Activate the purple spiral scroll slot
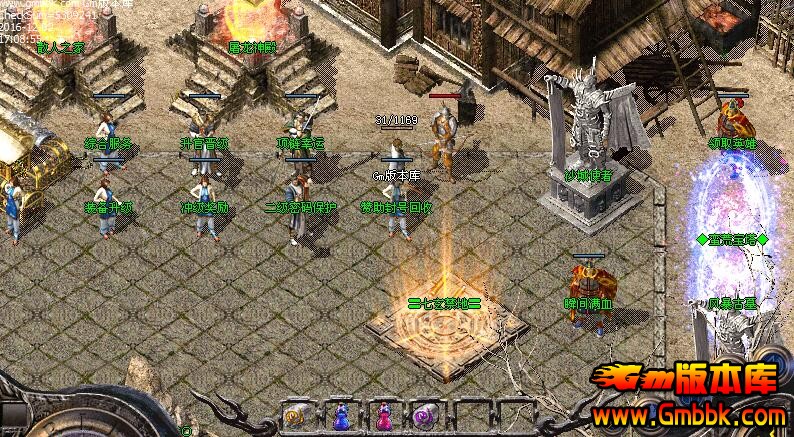794x437 pixels. click(424, 416)
